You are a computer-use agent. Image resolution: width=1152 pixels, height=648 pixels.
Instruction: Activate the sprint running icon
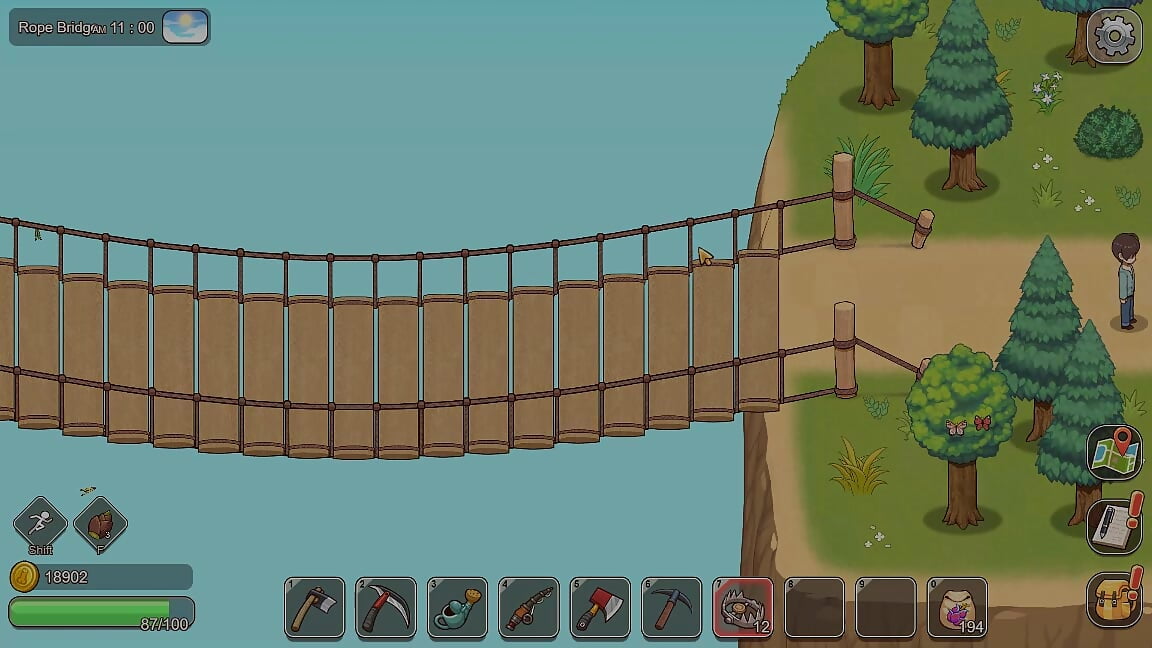coord(40,522)
